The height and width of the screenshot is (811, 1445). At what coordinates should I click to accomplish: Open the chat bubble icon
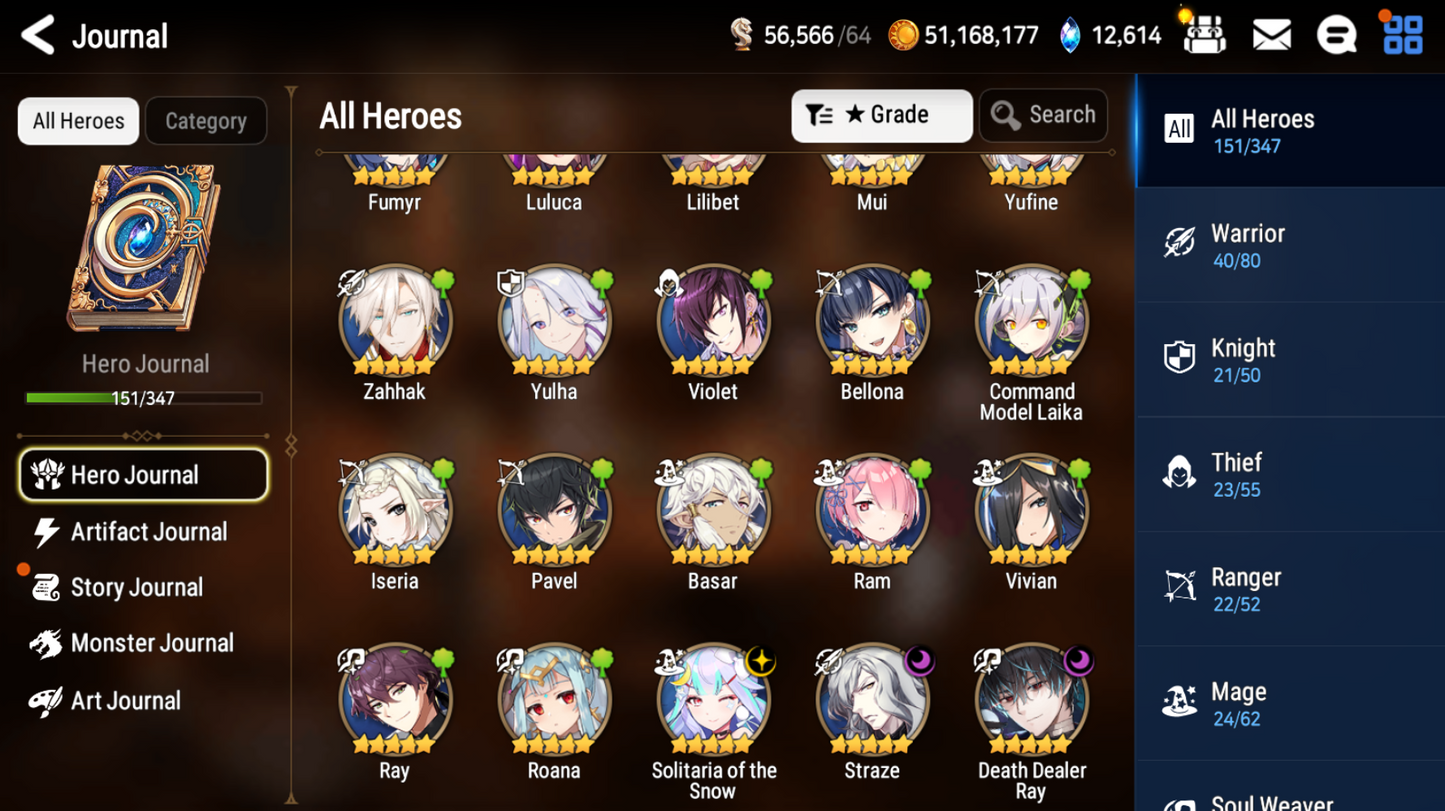[1336, 36]
